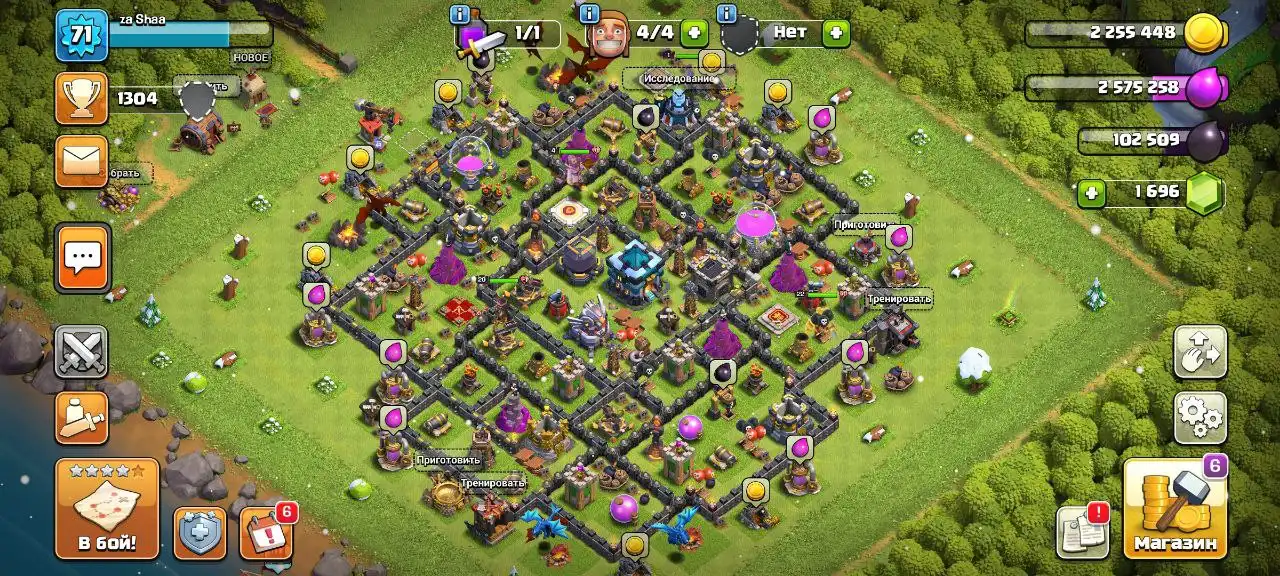Buy more gems with the green plus

(1093, 191)
